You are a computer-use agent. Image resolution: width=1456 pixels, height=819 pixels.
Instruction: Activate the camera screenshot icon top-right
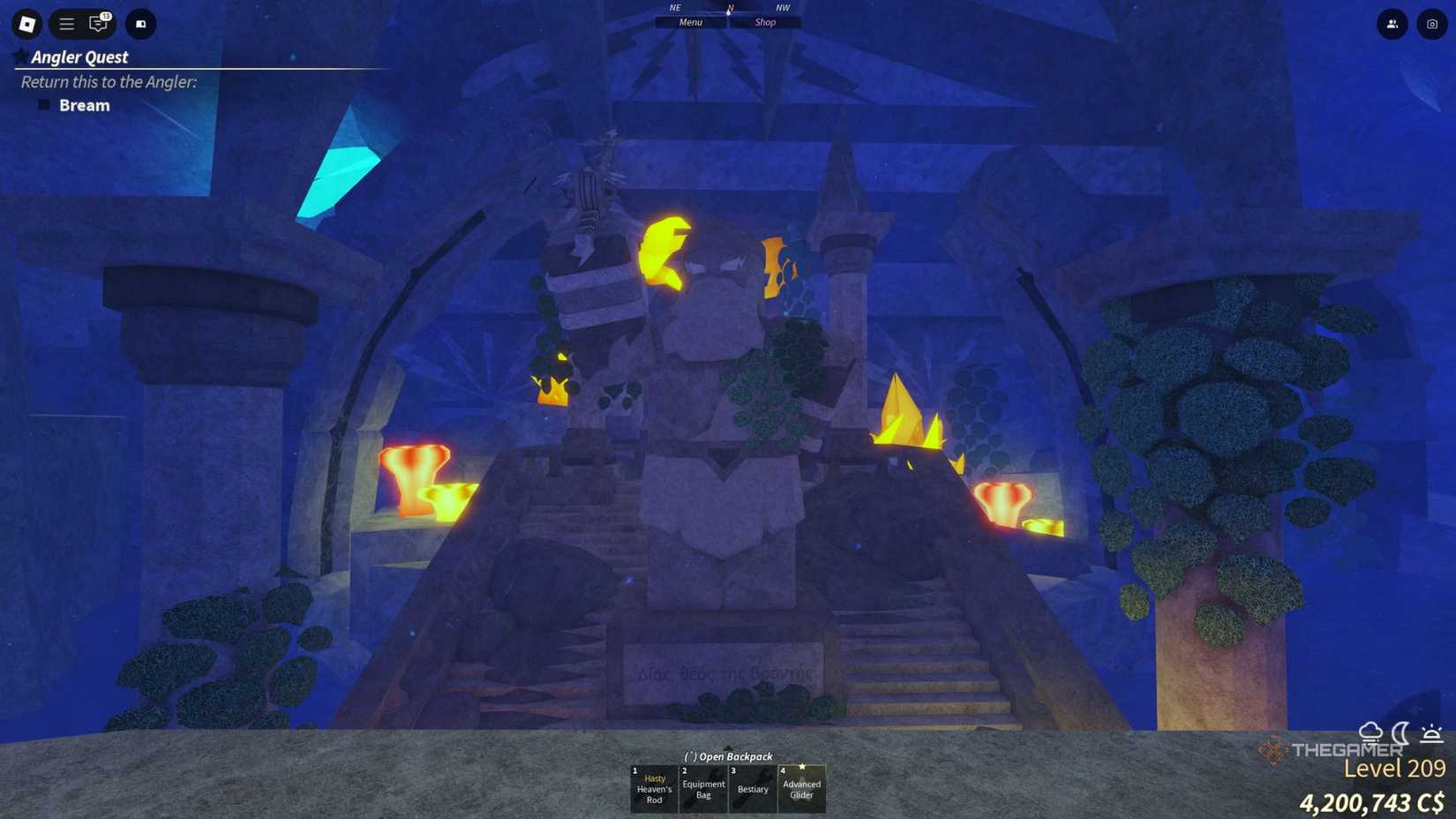[x=1431, y=24]
